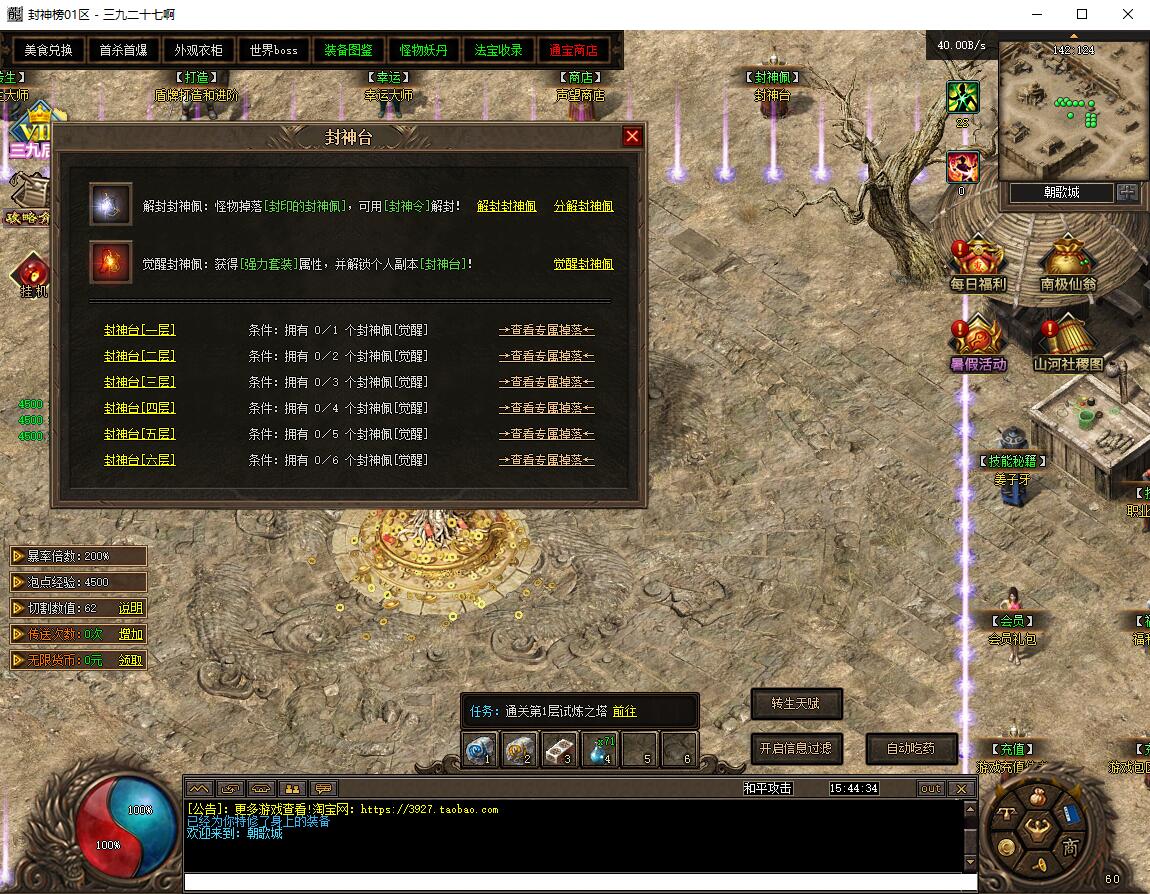Open the 装备图鉴 menu
This screenshot has height=894, width=1150.
pos(348,50)
